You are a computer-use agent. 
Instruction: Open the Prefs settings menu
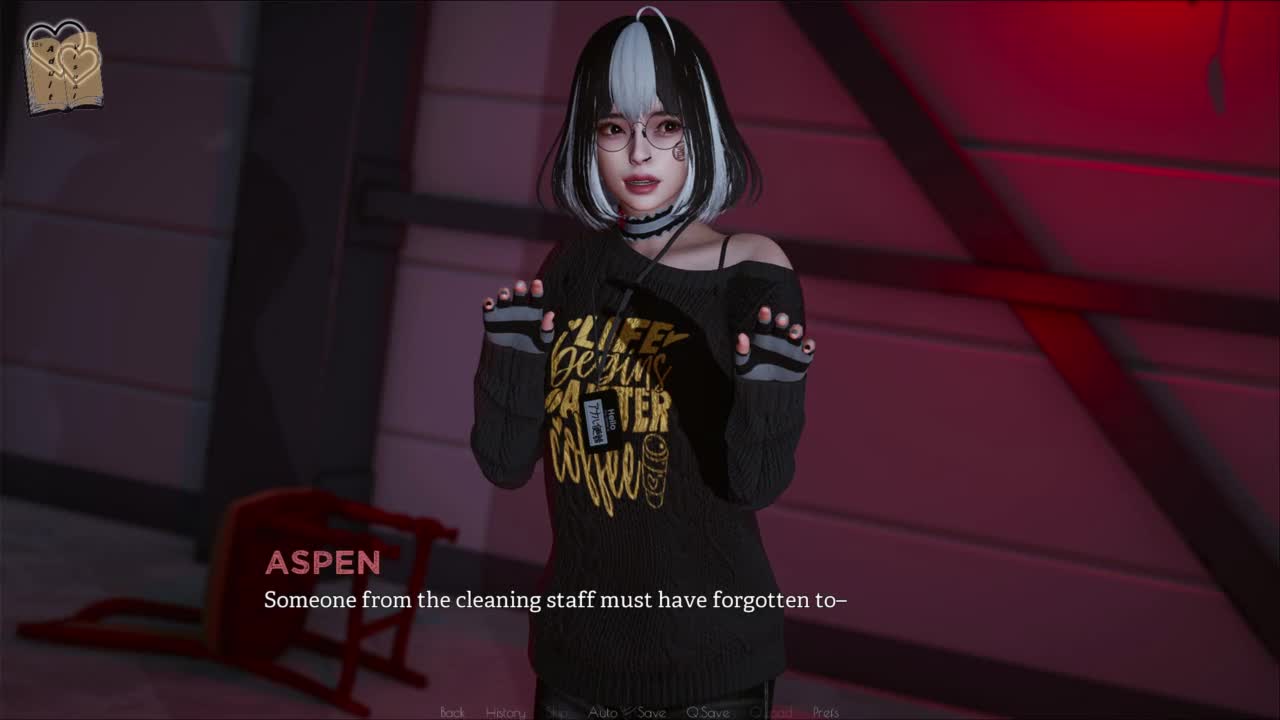(825, 712)
